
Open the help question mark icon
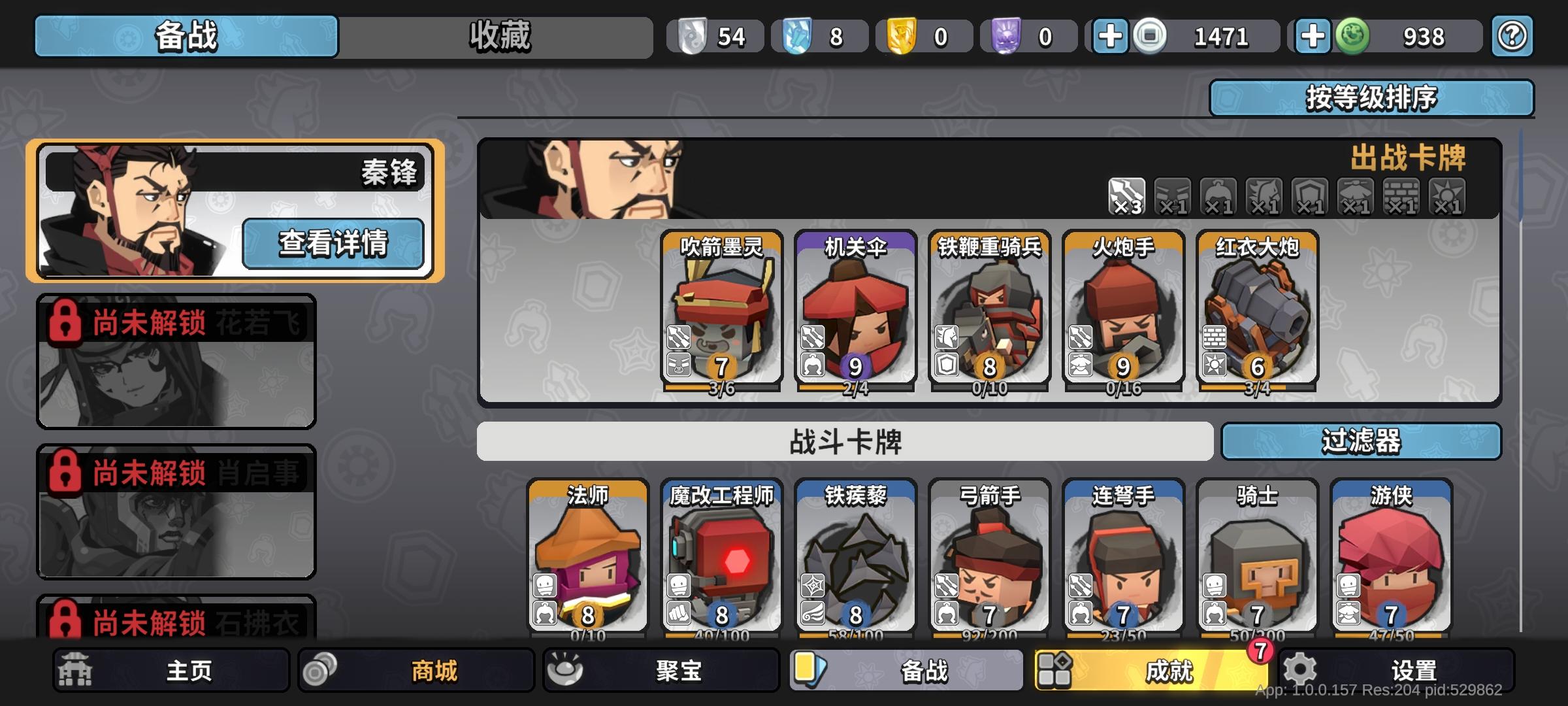coord(1511,36)
